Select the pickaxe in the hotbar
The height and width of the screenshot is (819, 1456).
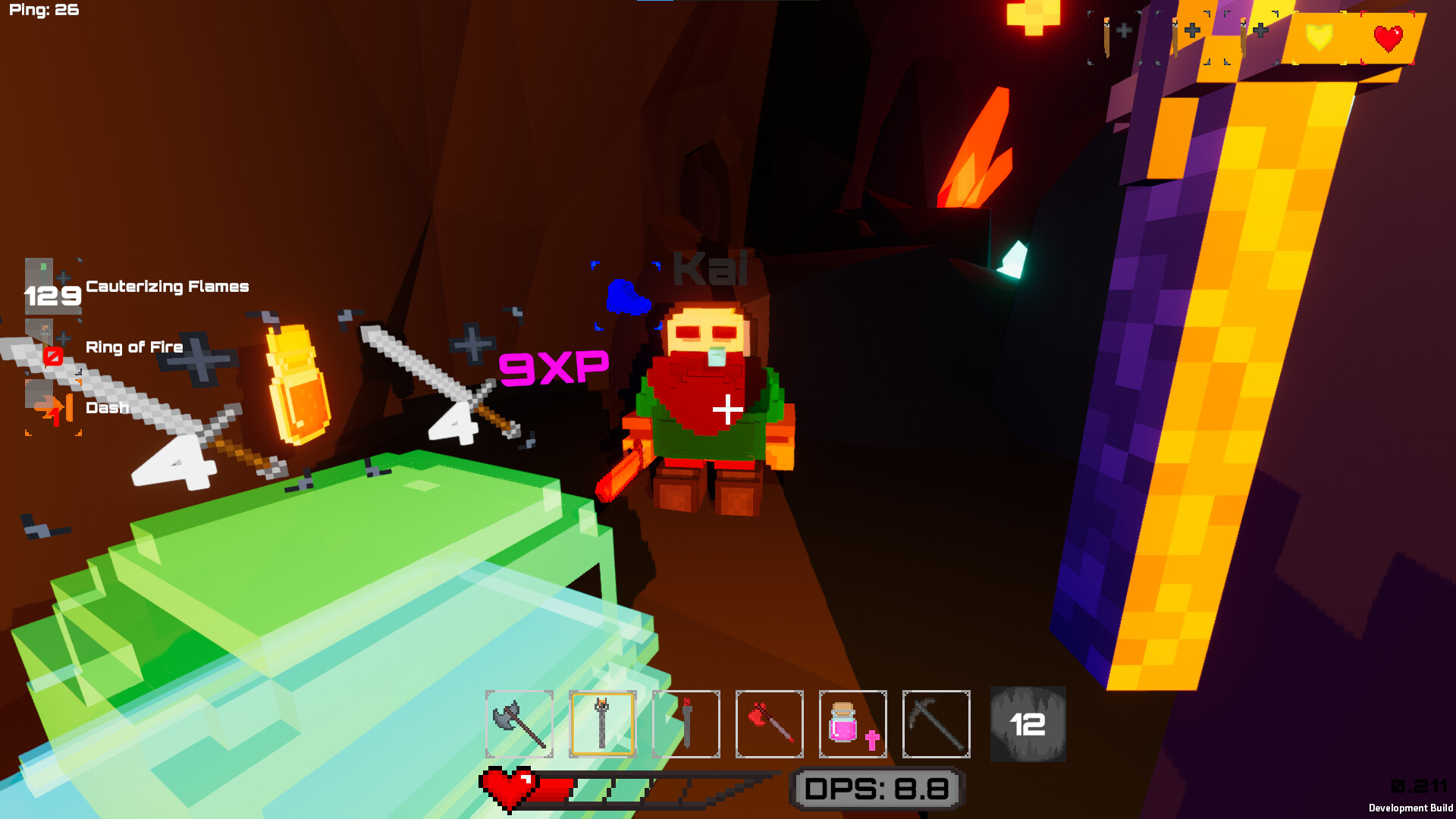click(x=937, y=724)
